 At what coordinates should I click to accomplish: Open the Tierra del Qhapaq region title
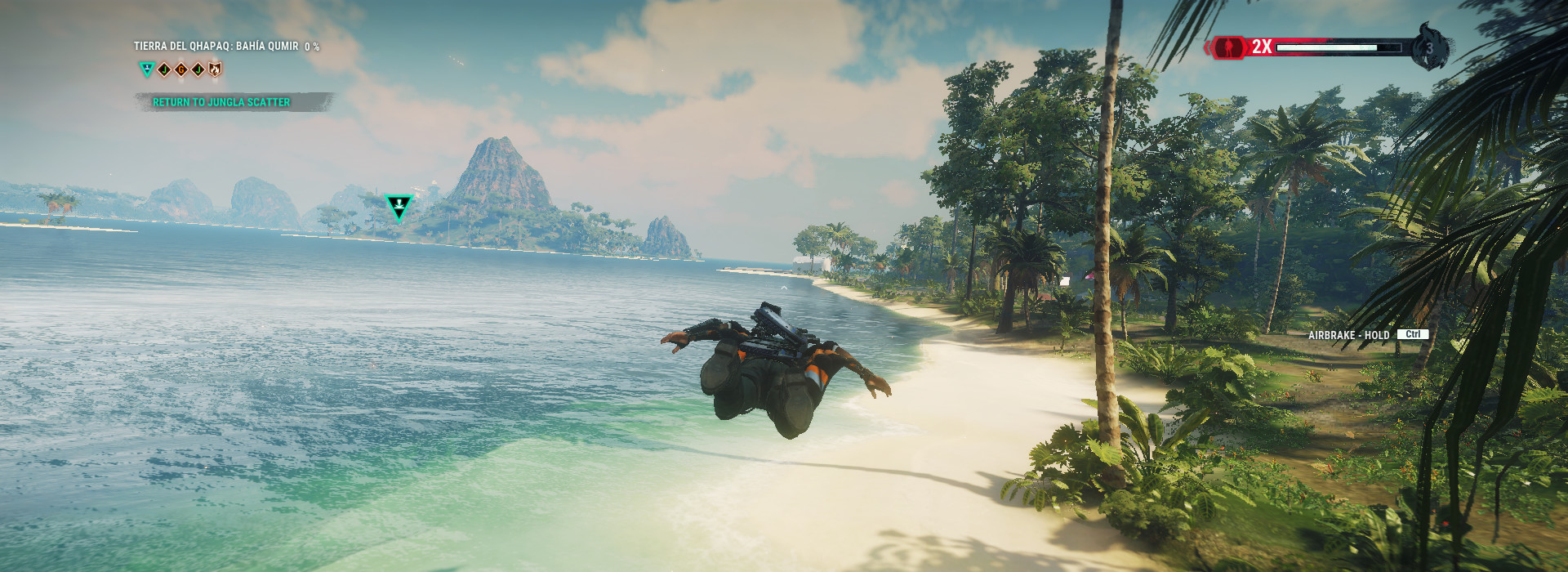(x=216, y=47)
